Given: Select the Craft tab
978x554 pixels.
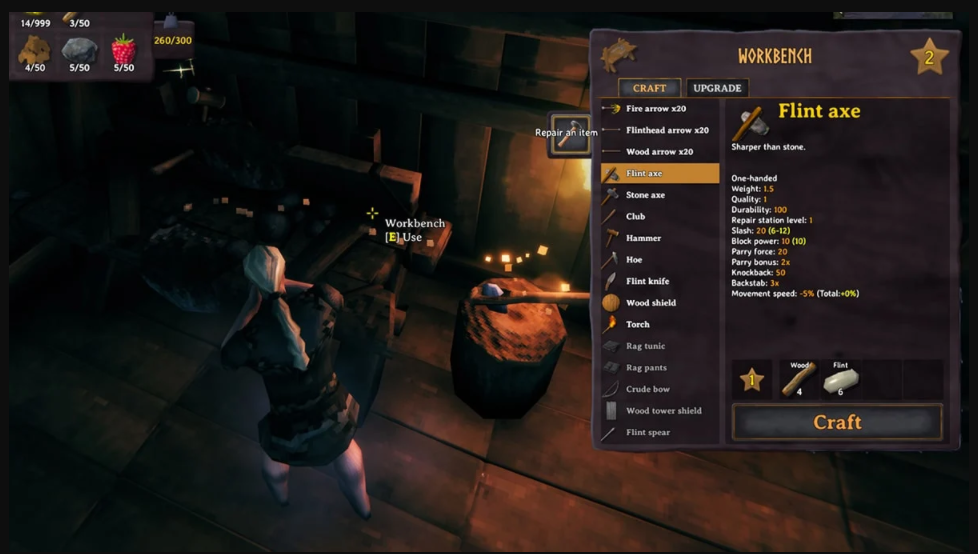Looking at the screenshot, I should click(649, 88).
